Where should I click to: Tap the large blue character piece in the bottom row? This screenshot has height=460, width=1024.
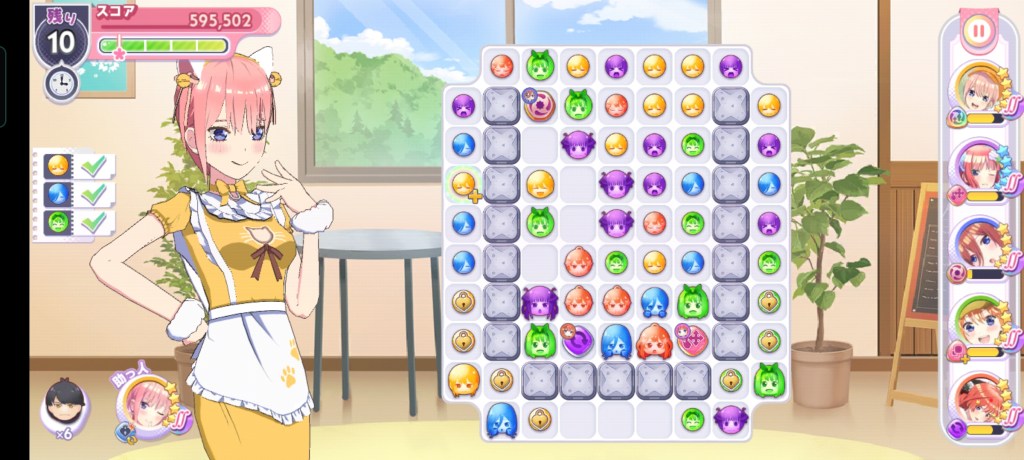(501, 419)
